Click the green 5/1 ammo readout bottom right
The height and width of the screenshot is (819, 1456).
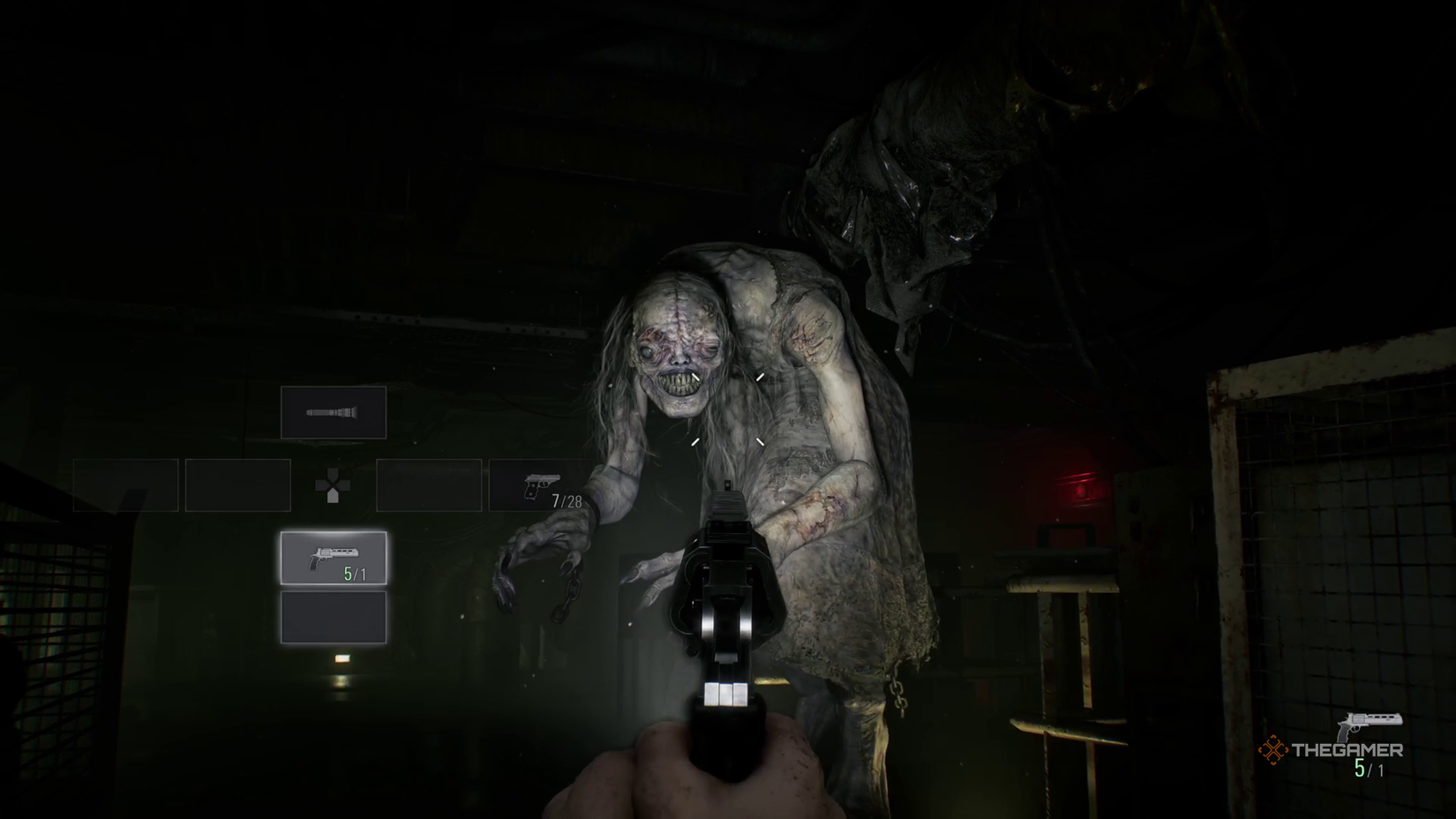[1368, 770]
